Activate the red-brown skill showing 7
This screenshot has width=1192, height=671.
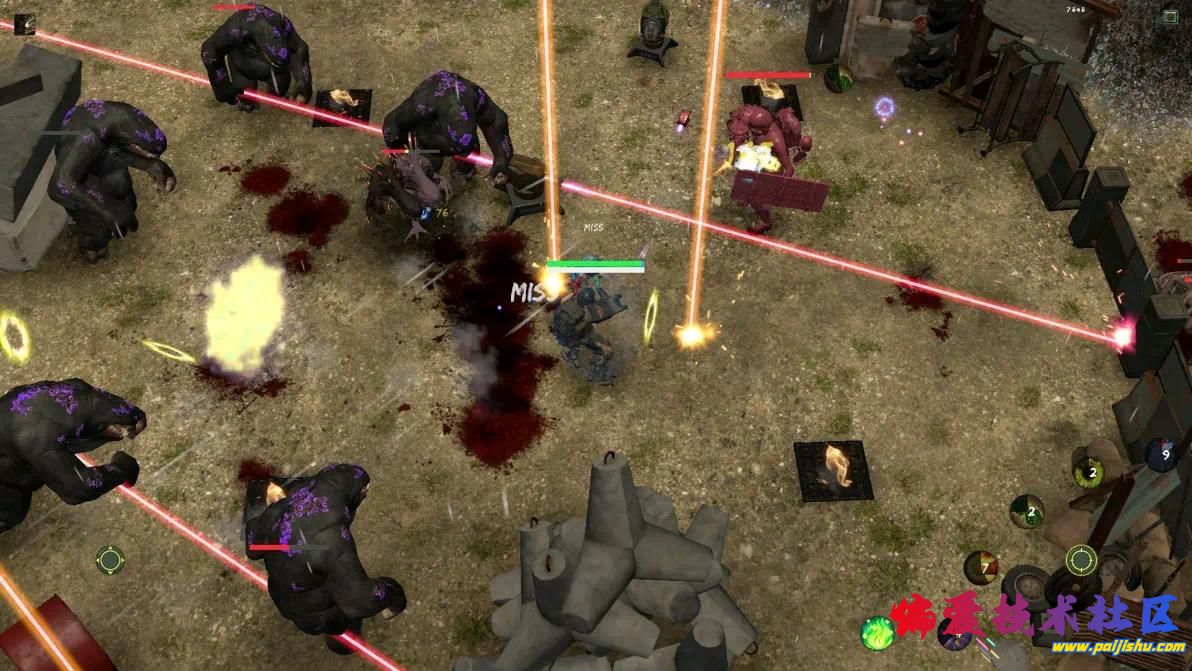click(x=981, y=567)
